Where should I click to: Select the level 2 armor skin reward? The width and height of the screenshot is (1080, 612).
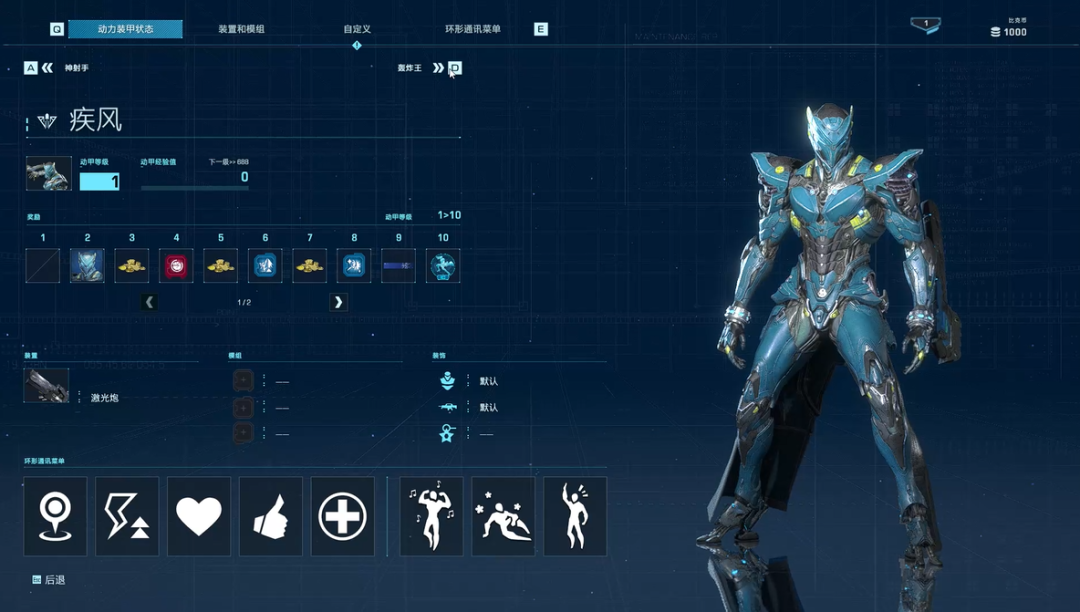tap(87, 266)
